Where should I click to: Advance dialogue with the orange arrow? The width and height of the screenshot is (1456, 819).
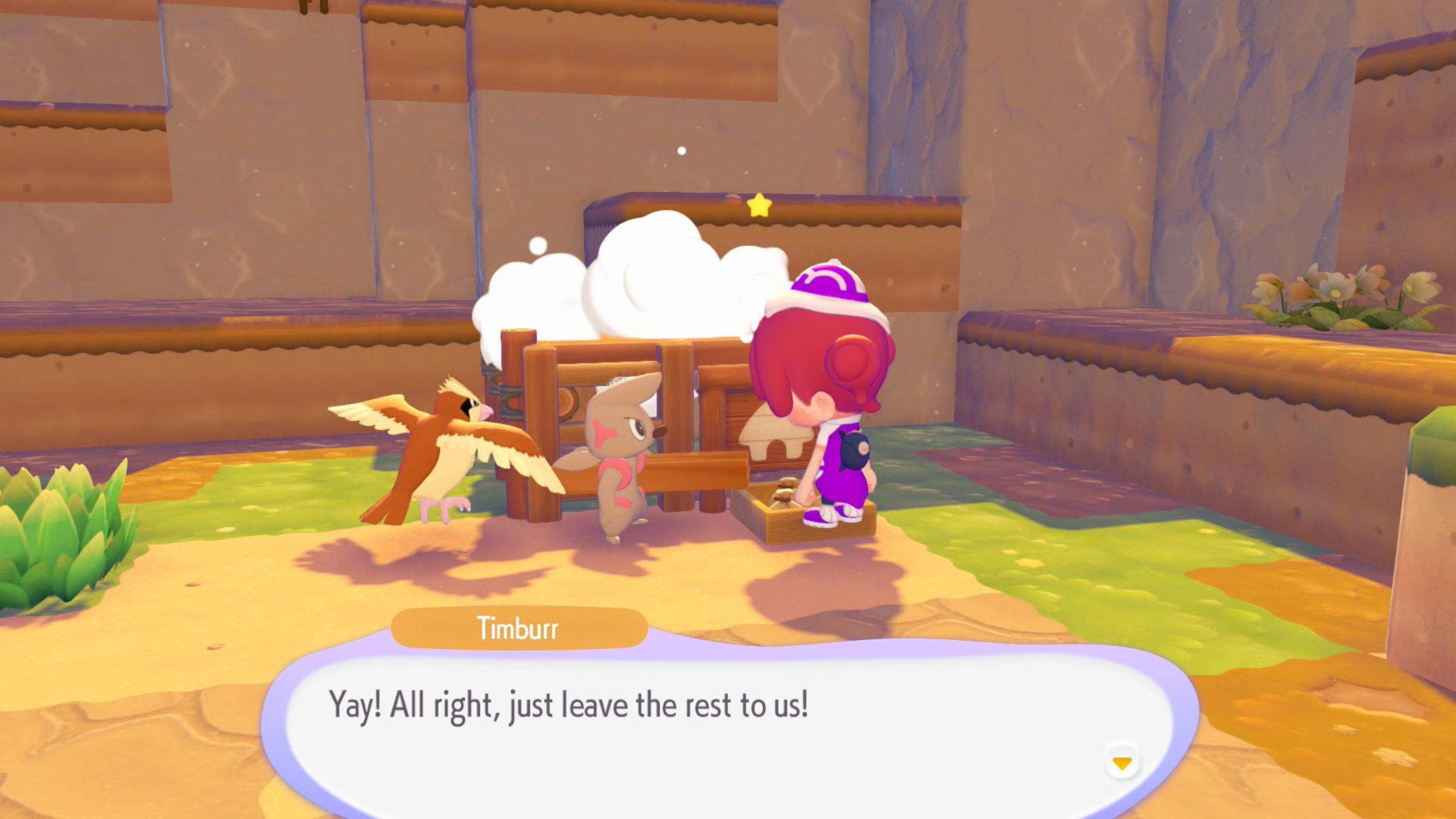click(x=1122, y=763)
